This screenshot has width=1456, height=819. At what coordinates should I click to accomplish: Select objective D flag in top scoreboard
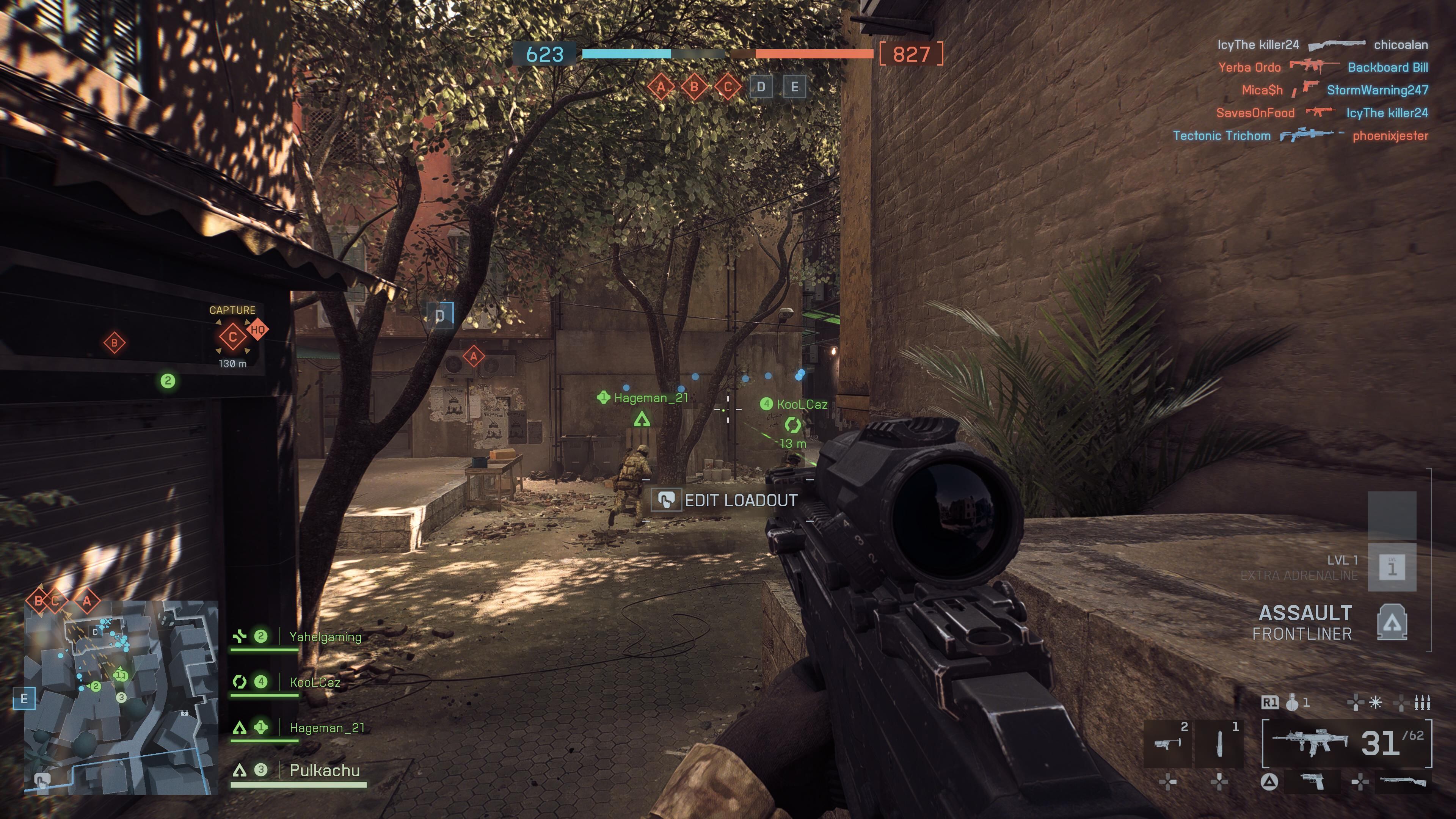[761, 87]
